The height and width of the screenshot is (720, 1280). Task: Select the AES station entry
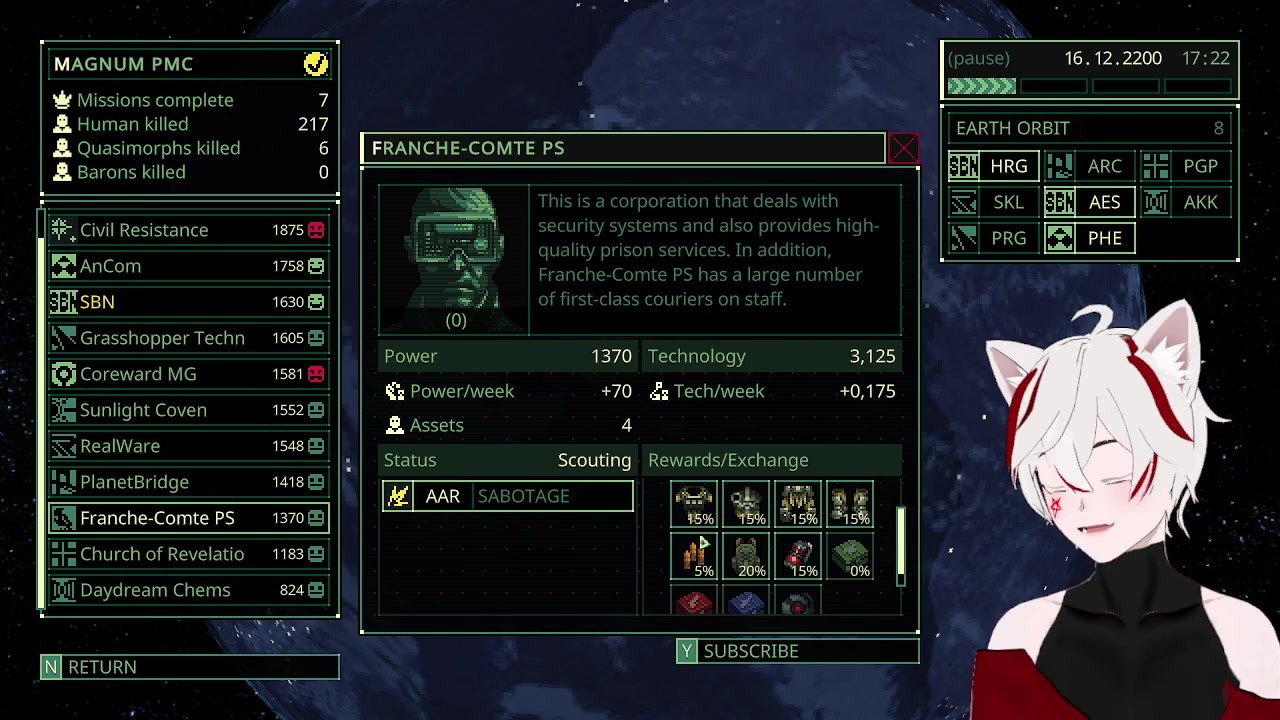pos(1089,202)
